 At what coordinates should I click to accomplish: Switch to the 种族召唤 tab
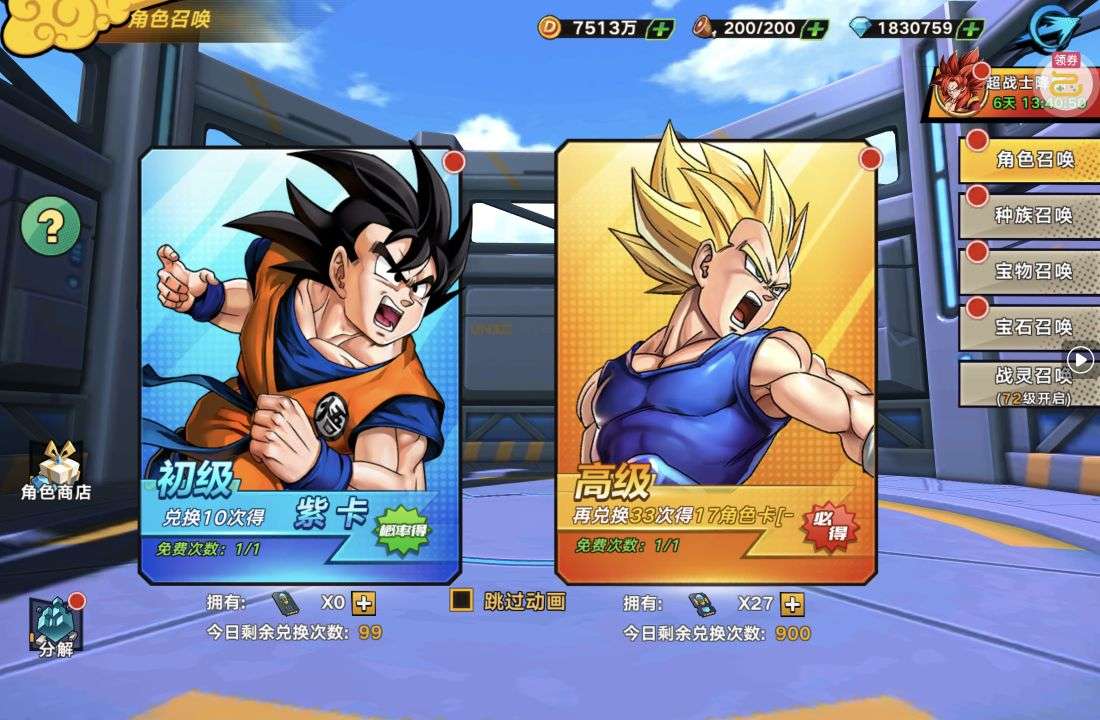pyautogui.click(x=1034, y=215)
